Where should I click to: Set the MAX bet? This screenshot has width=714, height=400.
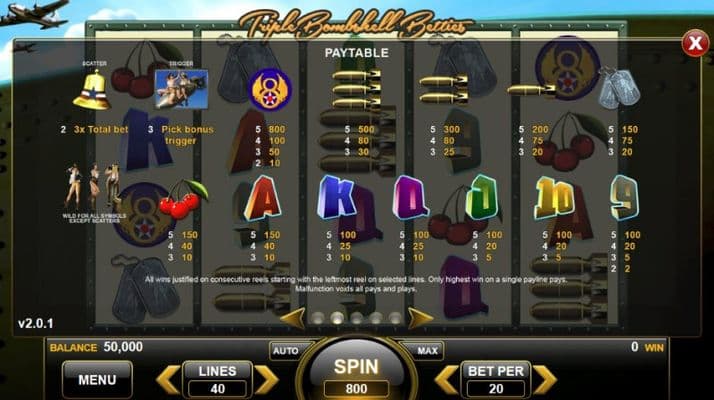pos(427,350)
